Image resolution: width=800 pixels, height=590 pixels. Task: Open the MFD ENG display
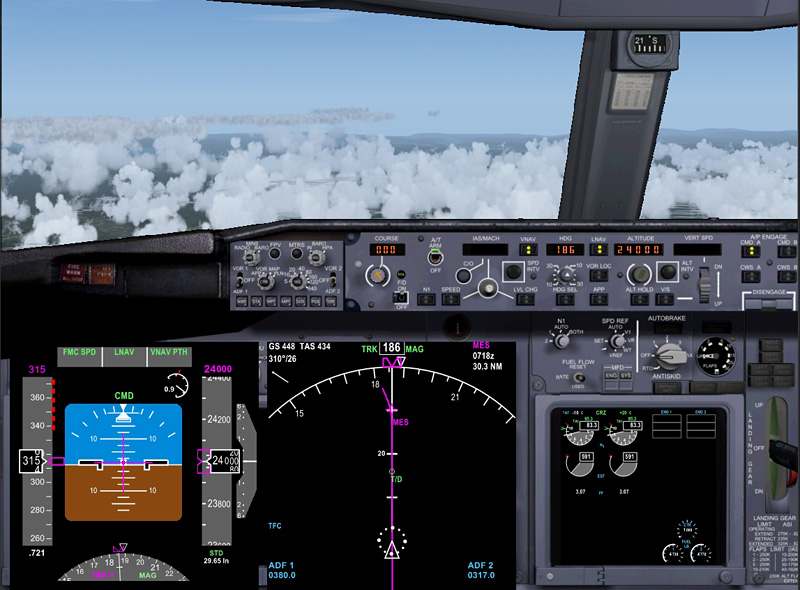[609, 374]
